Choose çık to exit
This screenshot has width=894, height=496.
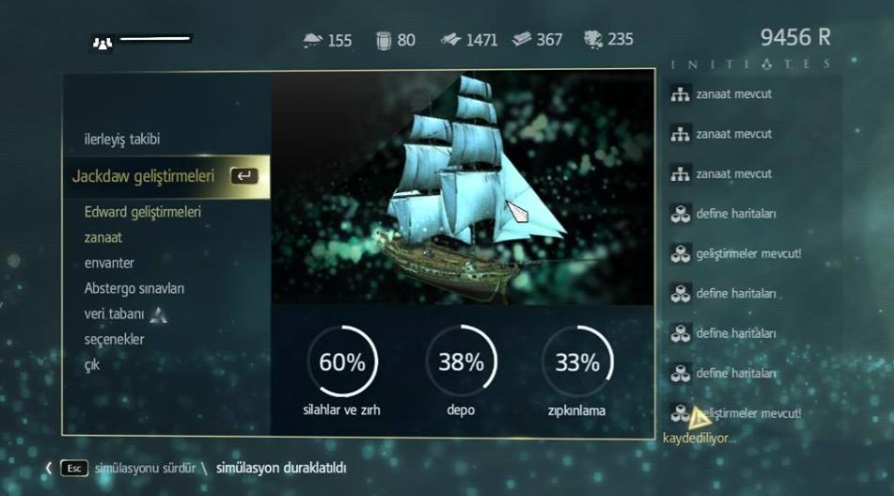(x=92, y=365)
